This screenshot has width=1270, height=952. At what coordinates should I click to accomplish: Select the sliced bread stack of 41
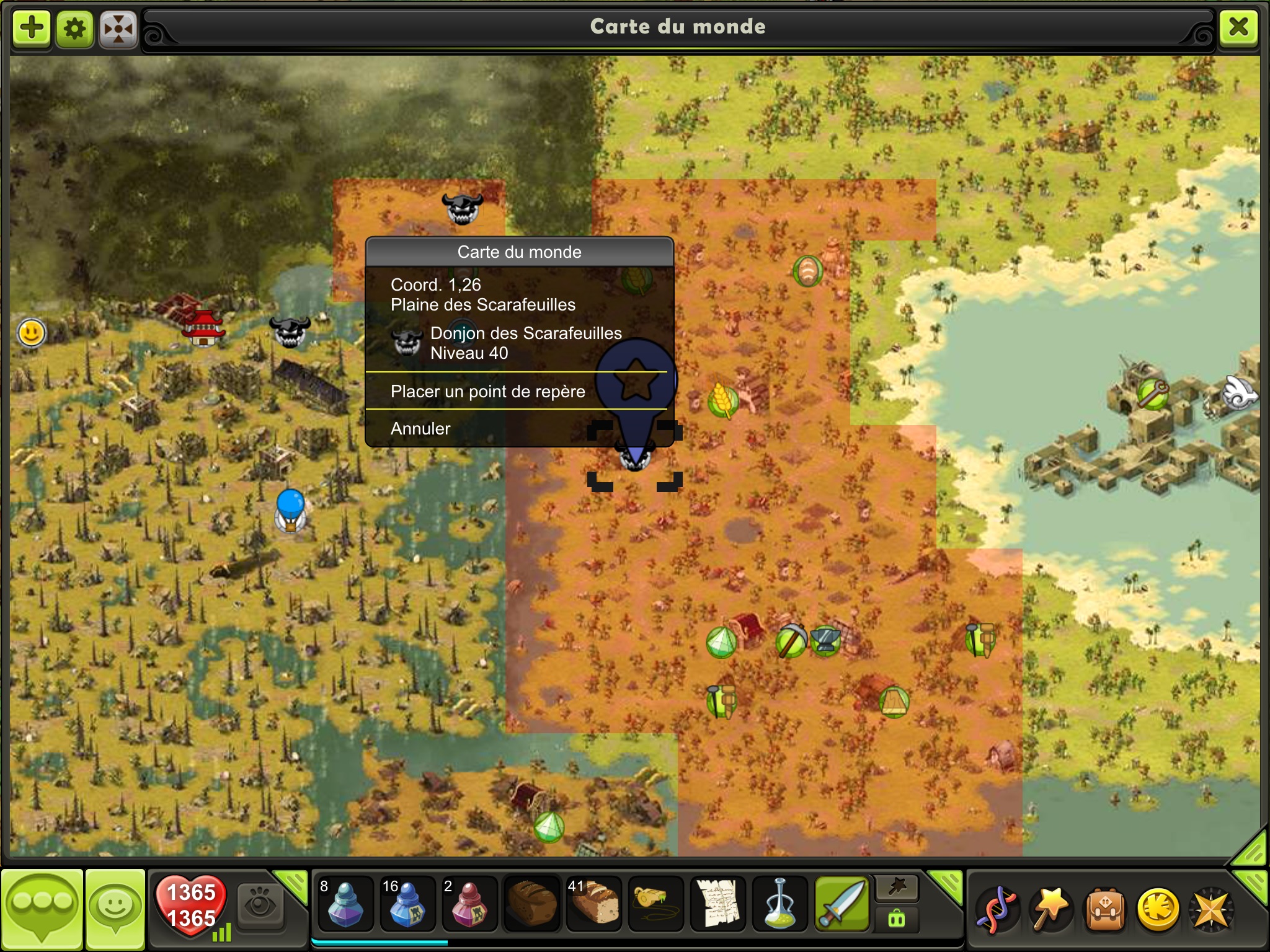pos(593,905)
